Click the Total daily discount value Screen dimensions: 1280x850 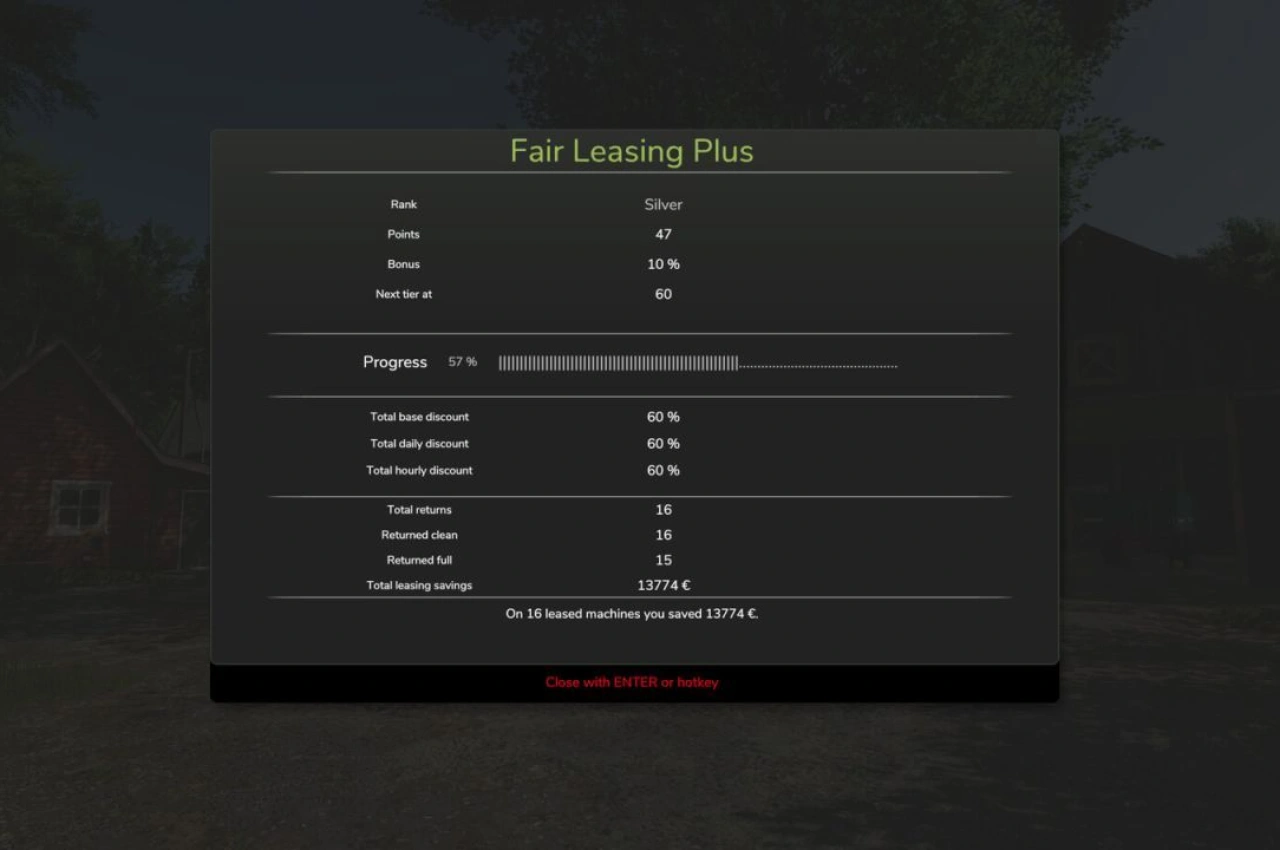[661, 443]
